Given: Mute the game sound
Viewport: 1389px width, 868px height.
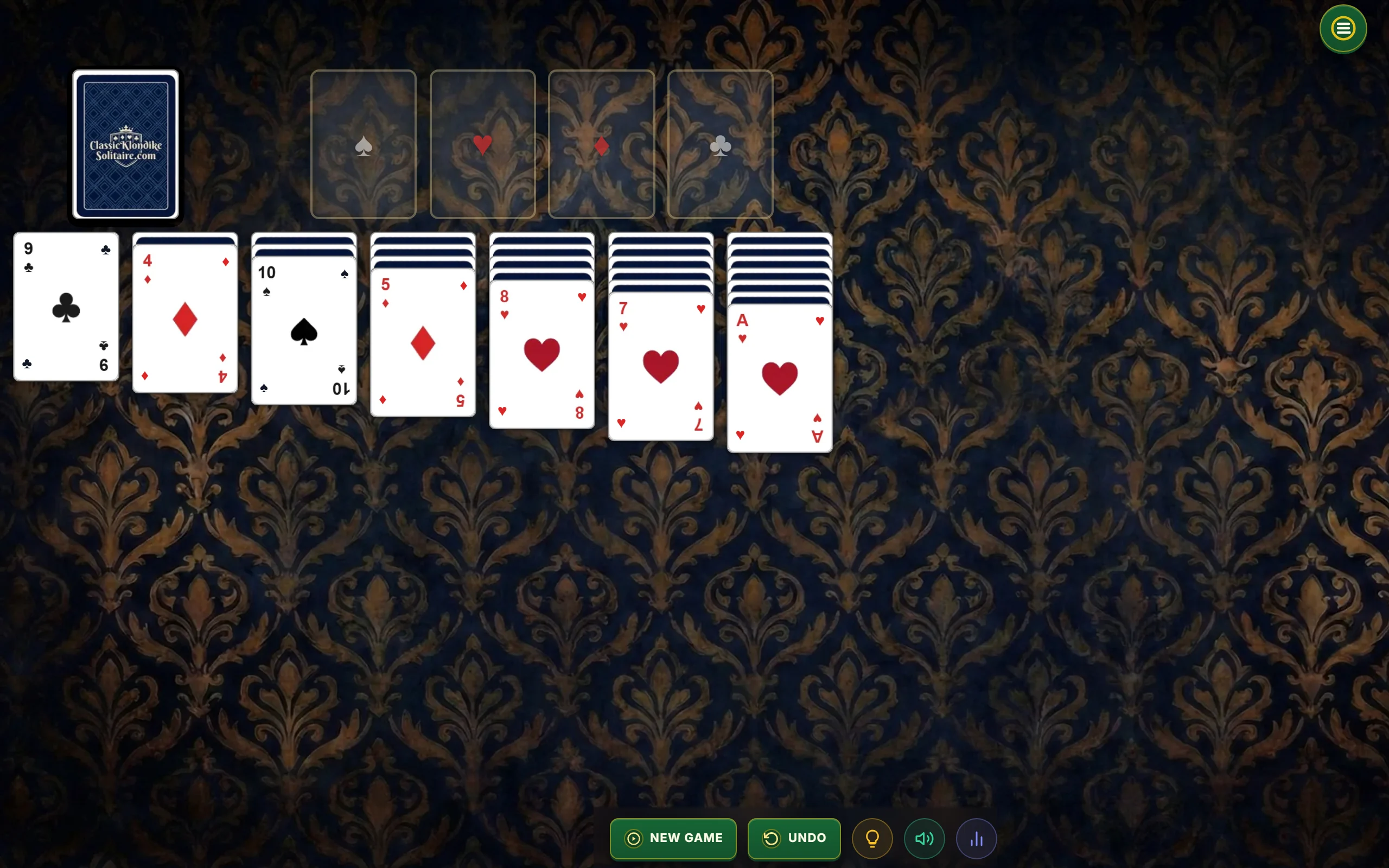Looking at the screenshot, I should (924, 838).
